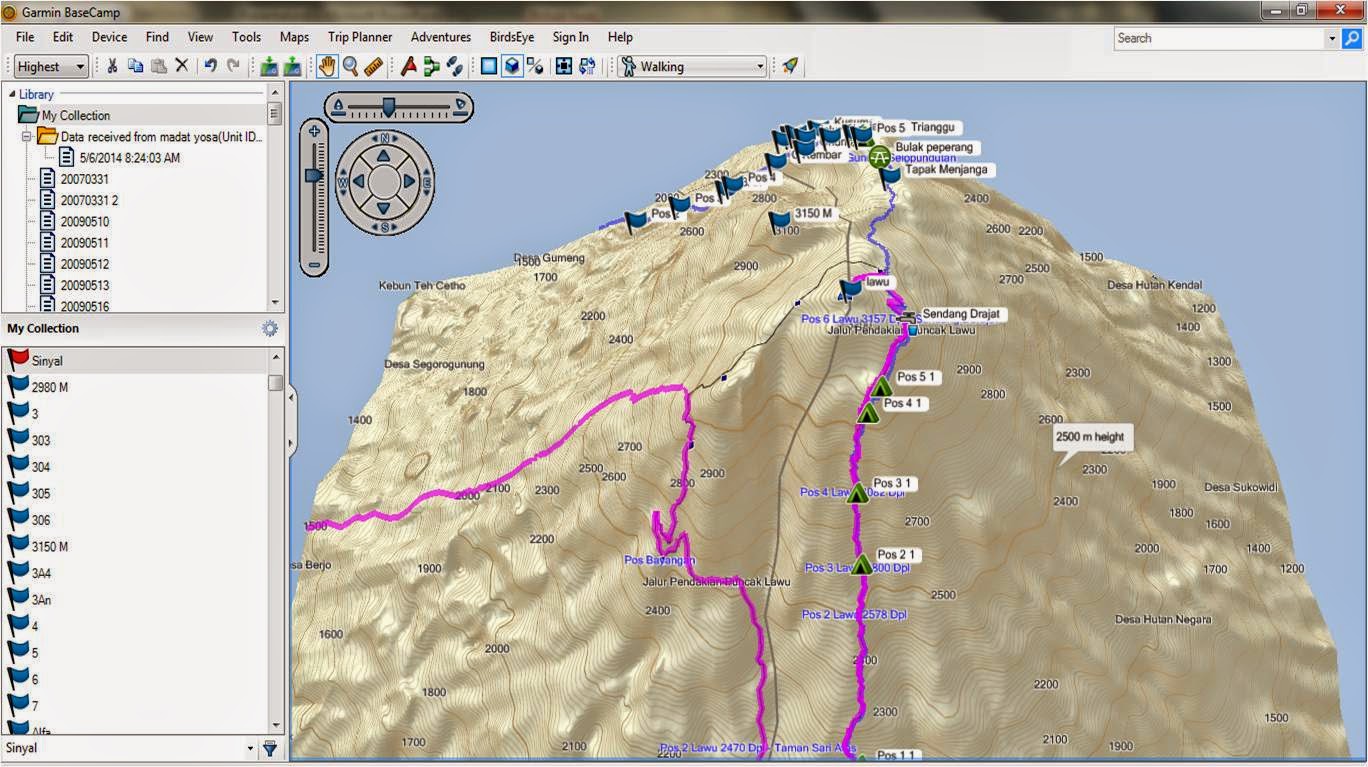This screenshot has width=1368, height=767.
Task: Open the Walking activity profile dropdown
Action: tap(760, 66)
